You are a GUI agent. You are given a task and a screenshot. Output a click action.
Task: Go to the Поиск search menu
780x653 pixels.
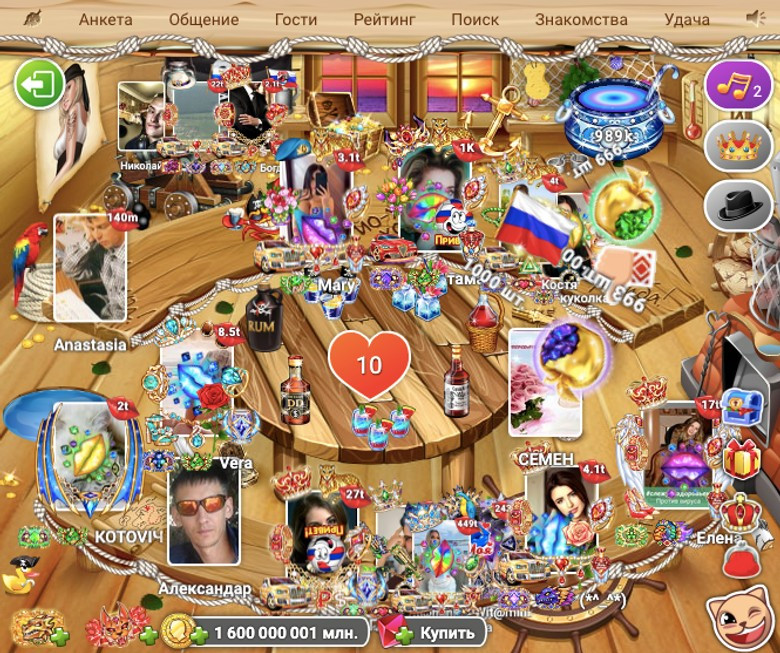point(475,19)
